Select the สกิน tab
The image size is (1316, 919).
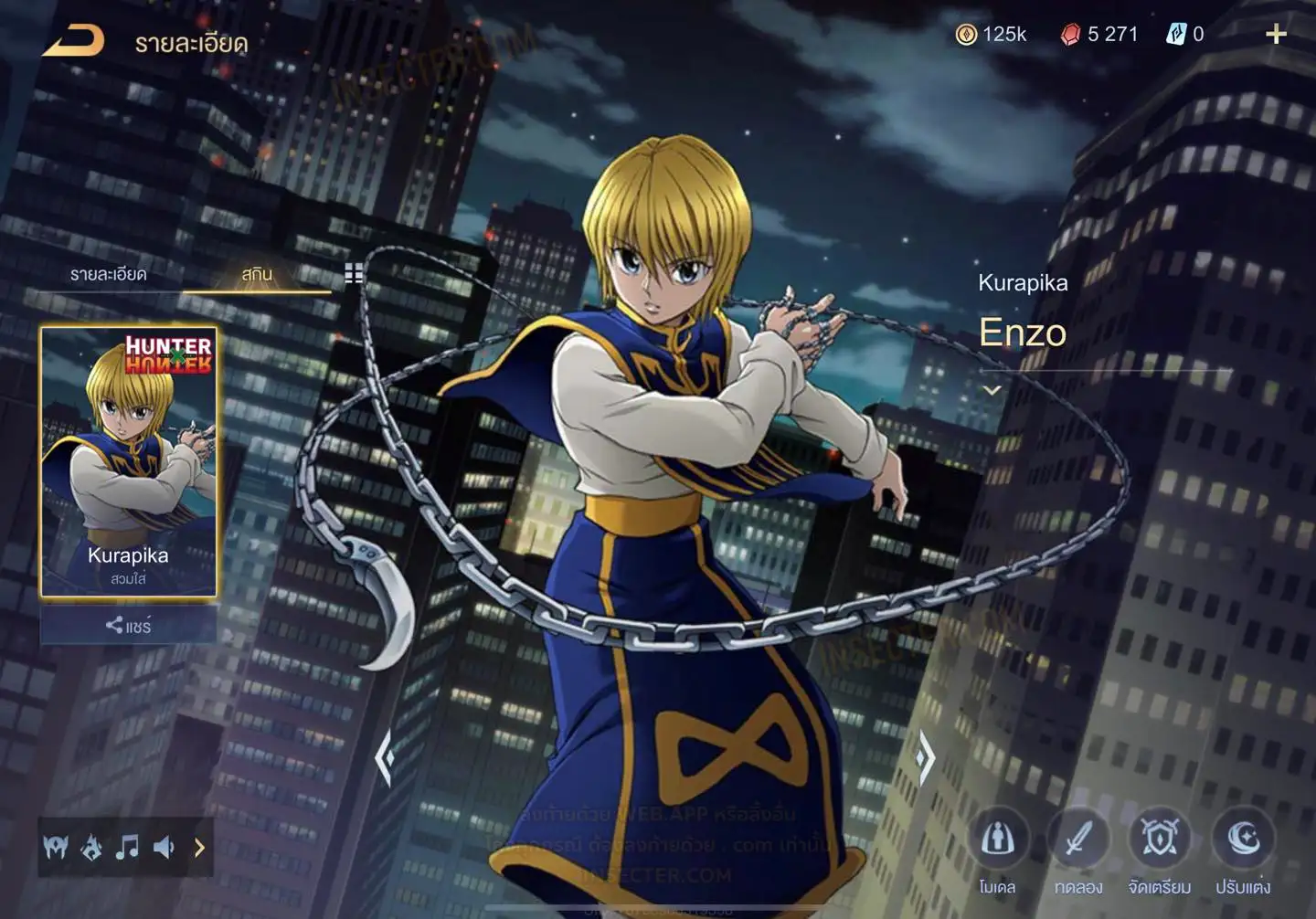point(257,274)
